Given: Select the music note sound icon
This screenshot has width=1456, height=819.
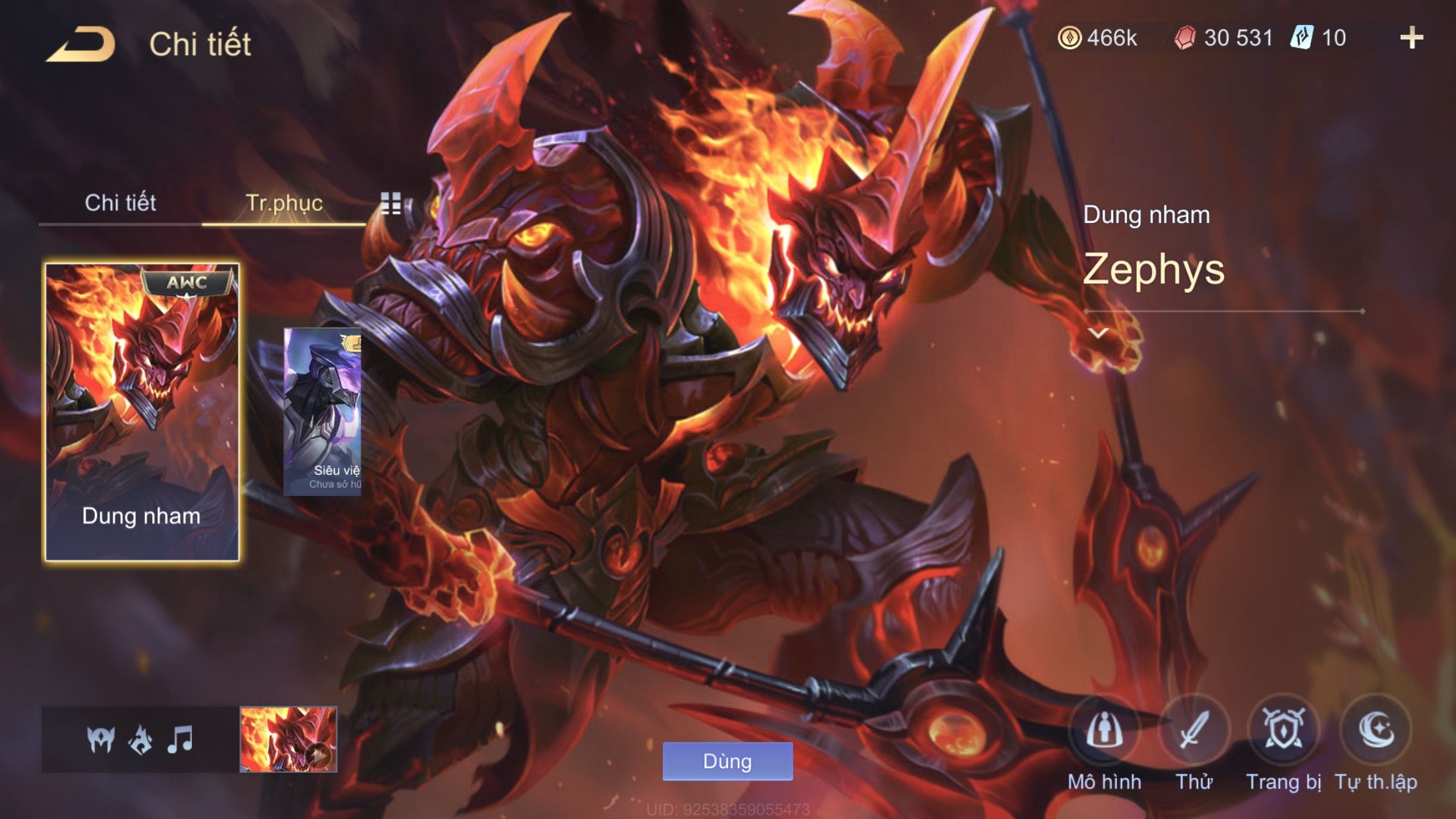Looking at the screenshot, I should tap(180, 739).
